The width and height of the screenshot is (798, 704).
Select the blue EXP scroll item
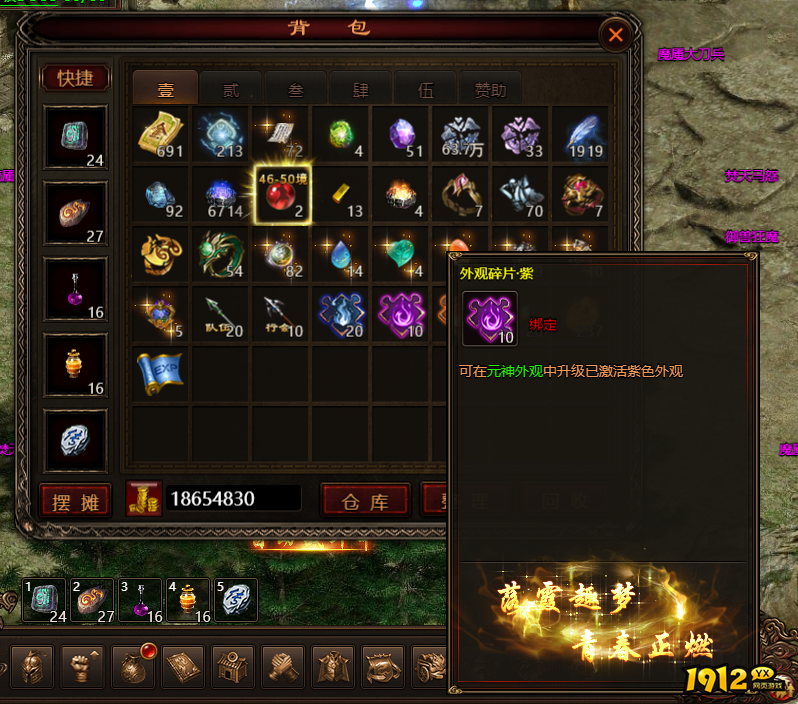(x=160, y=372)
